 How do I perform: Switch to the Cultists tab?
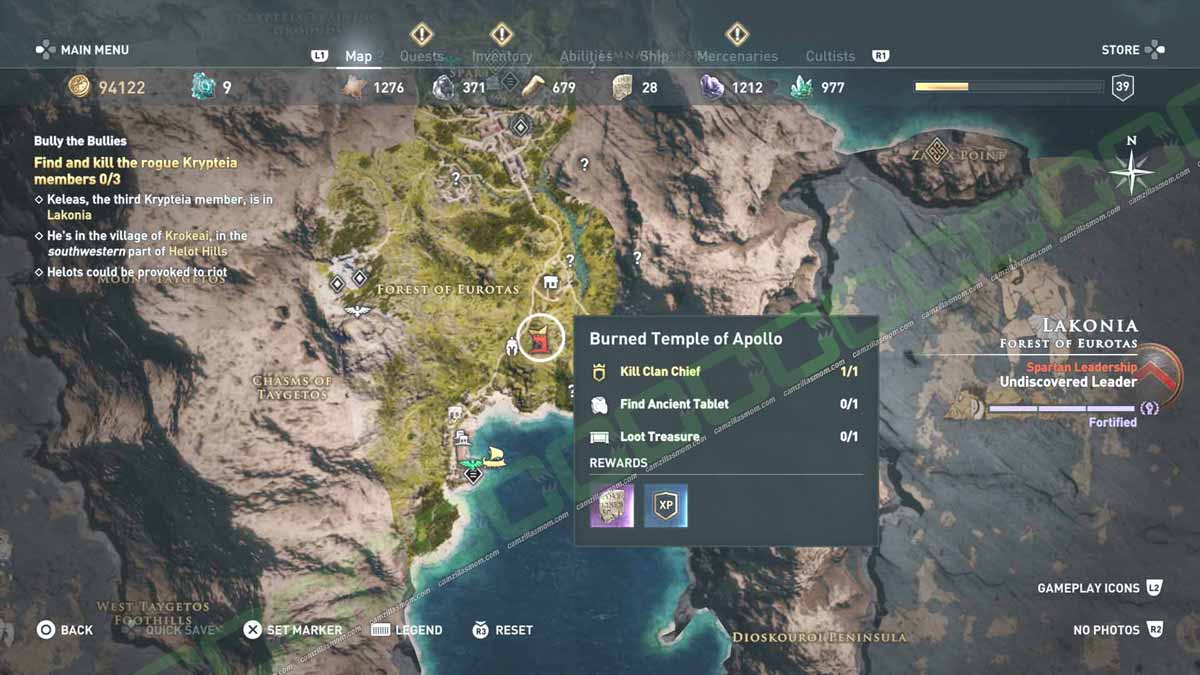[x=830, y=56]
